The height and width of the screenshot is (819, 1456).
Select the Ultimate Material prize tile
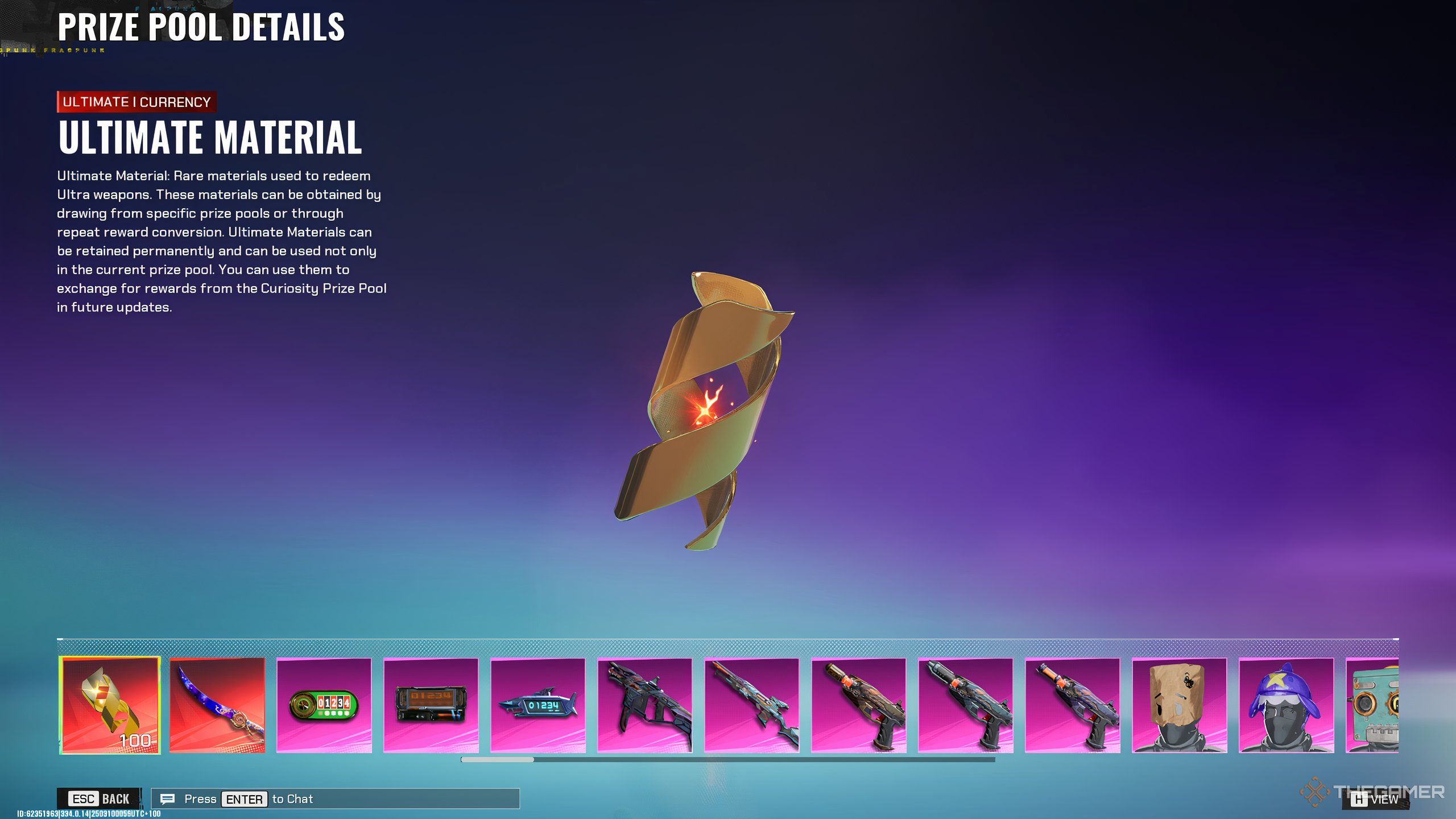point(110,705)
